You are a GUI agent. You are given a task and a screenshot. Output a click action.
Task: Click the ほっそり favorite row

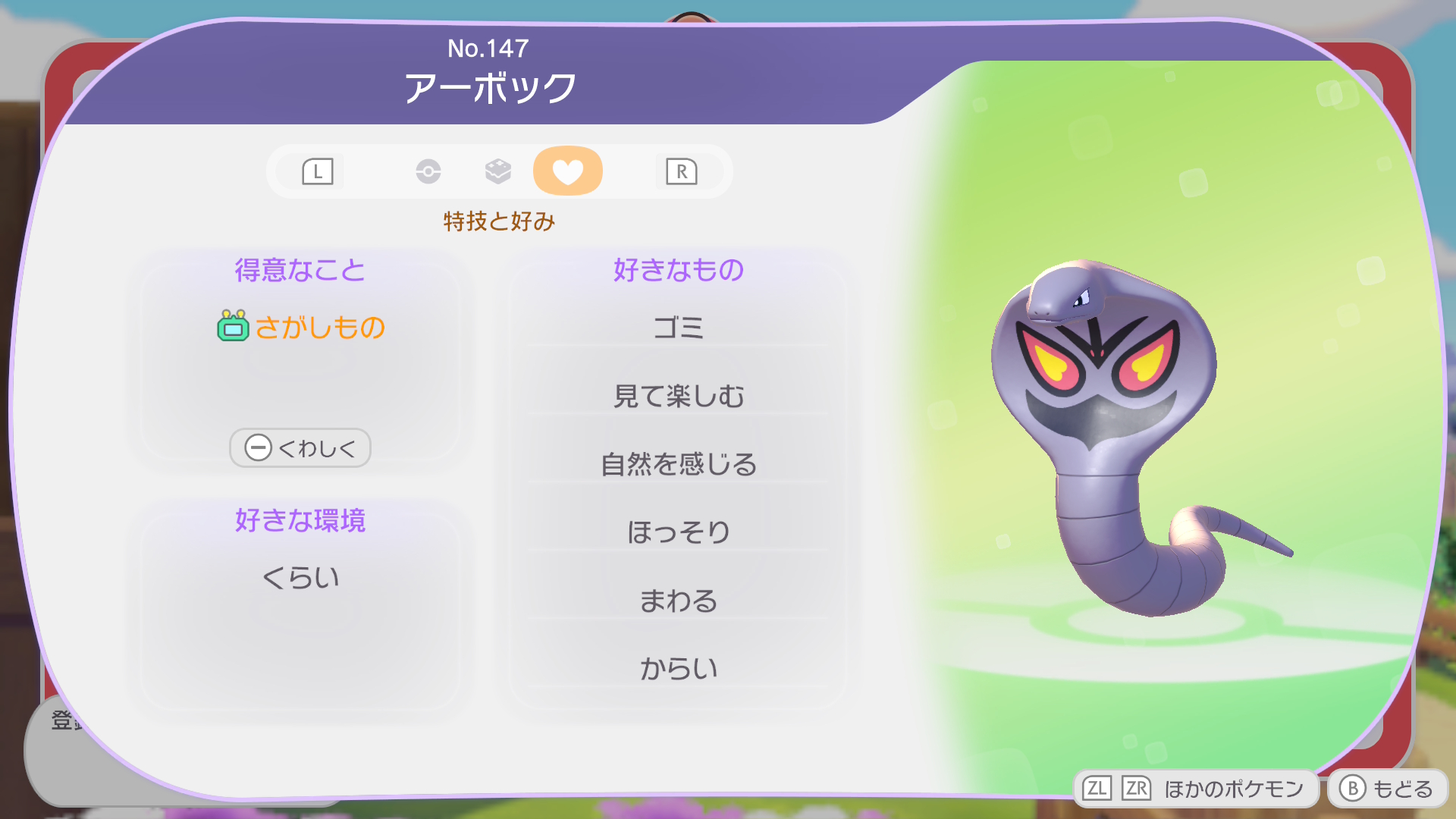678,532
